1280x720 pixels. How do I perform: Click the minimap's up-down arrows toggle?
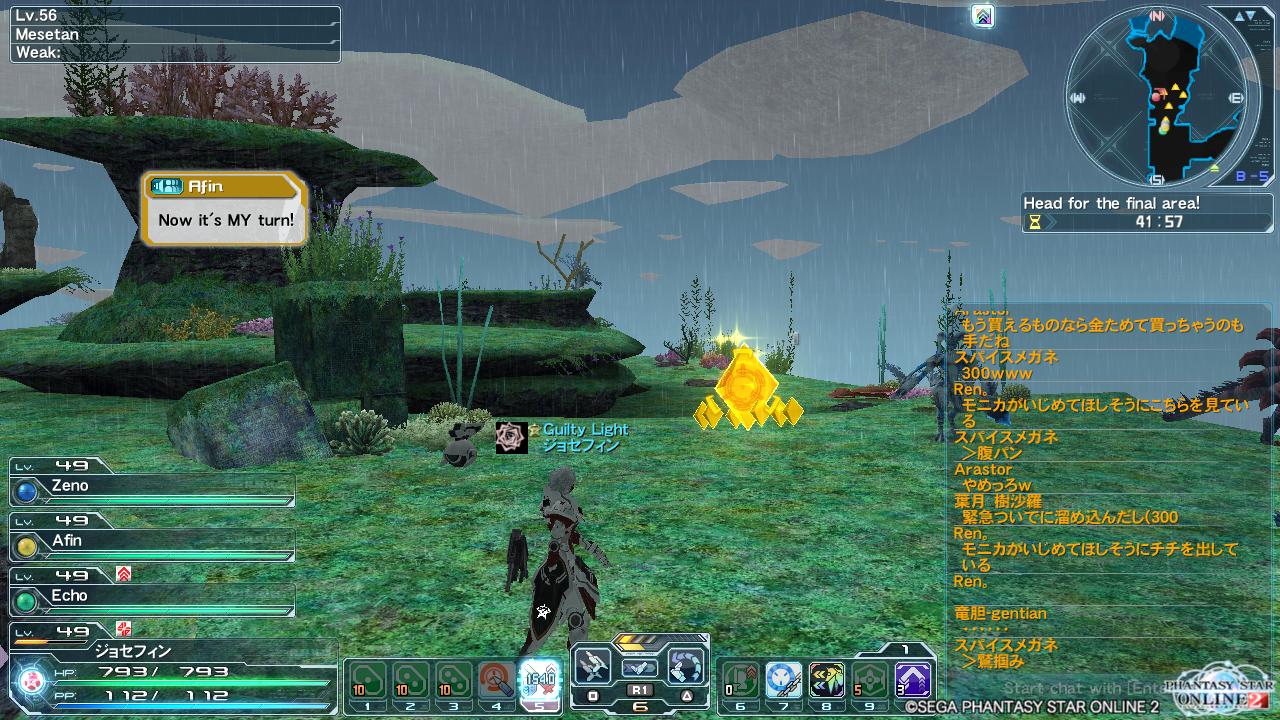coord(1245,17)
